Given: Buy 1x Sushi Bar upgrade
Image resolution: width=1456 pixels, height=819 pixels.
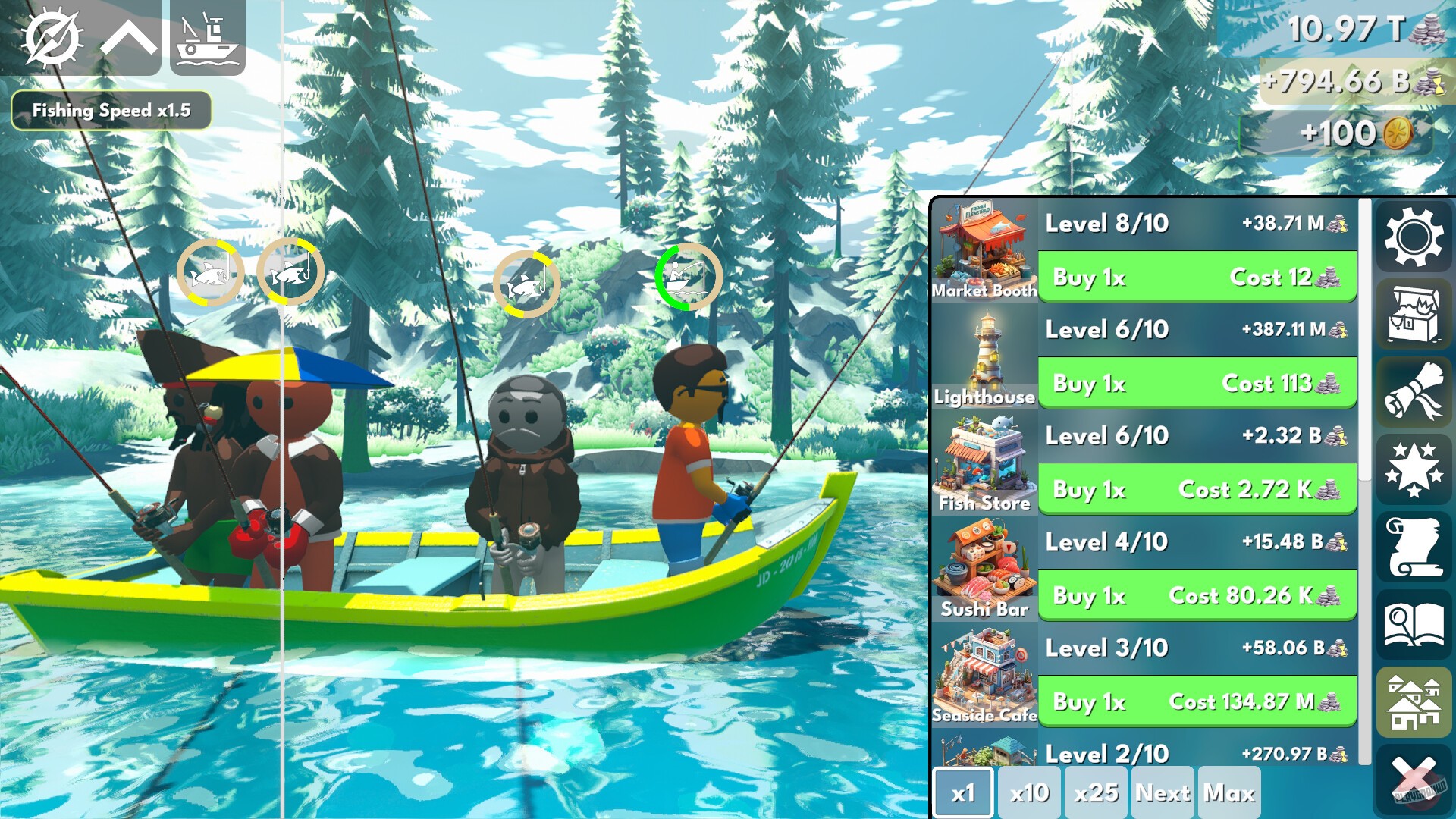Looking at the screenshot, I should [1197, 596].
